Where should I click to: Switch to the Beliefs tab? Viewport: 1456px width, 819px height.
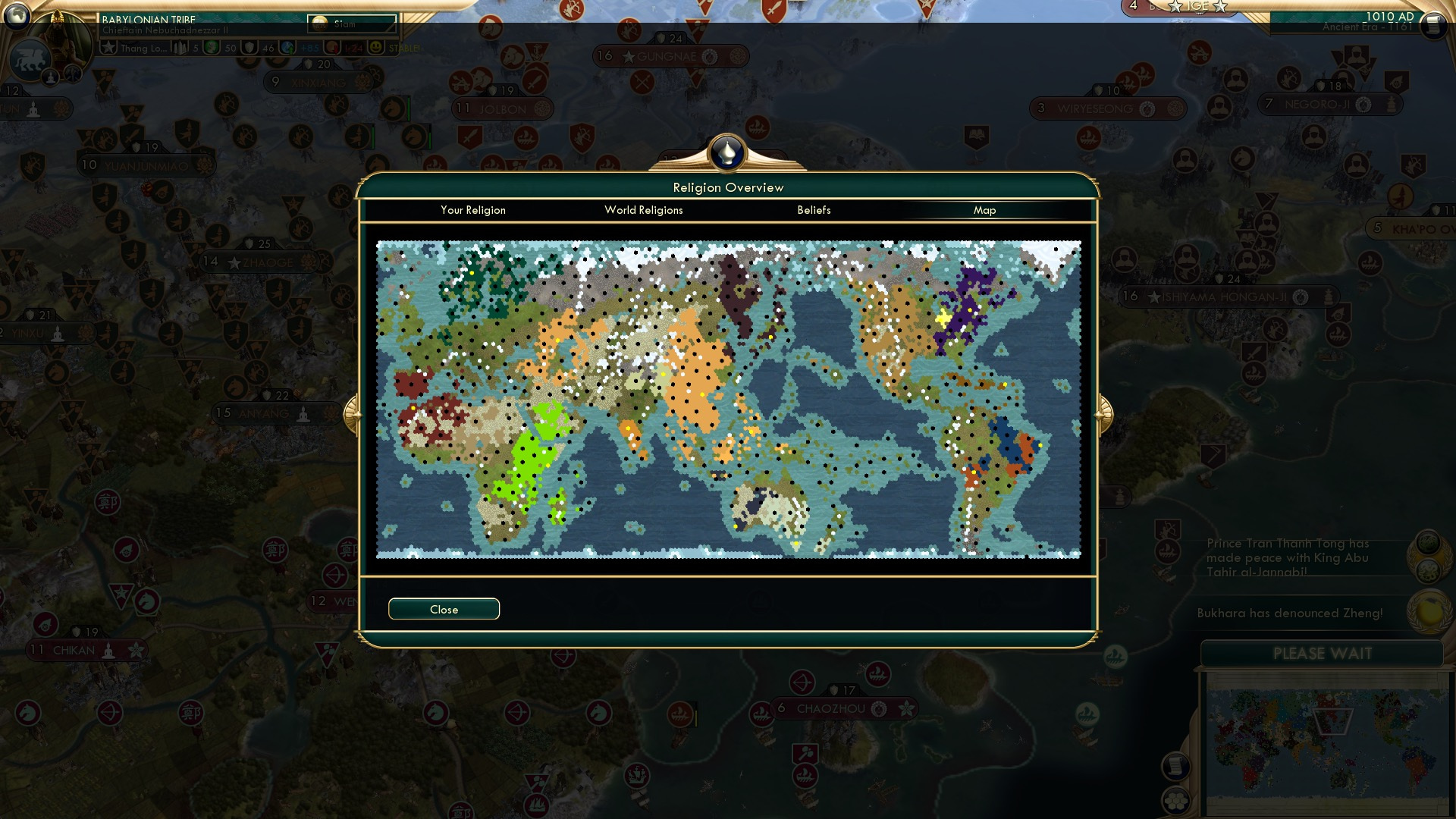click(x=814, y=210)
